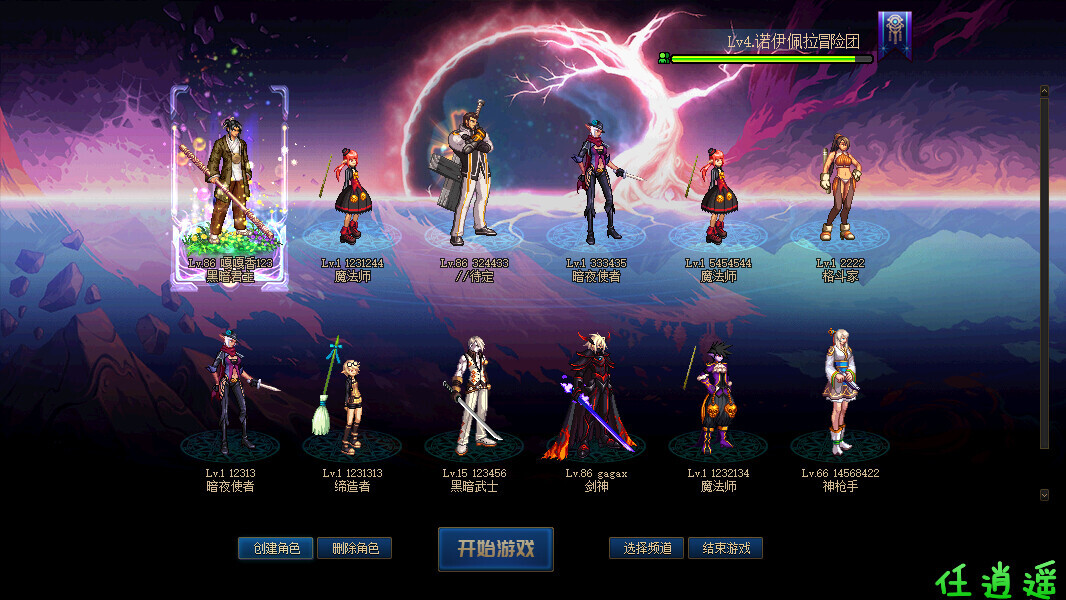Click the scrollbar's down arrow

1044,494
